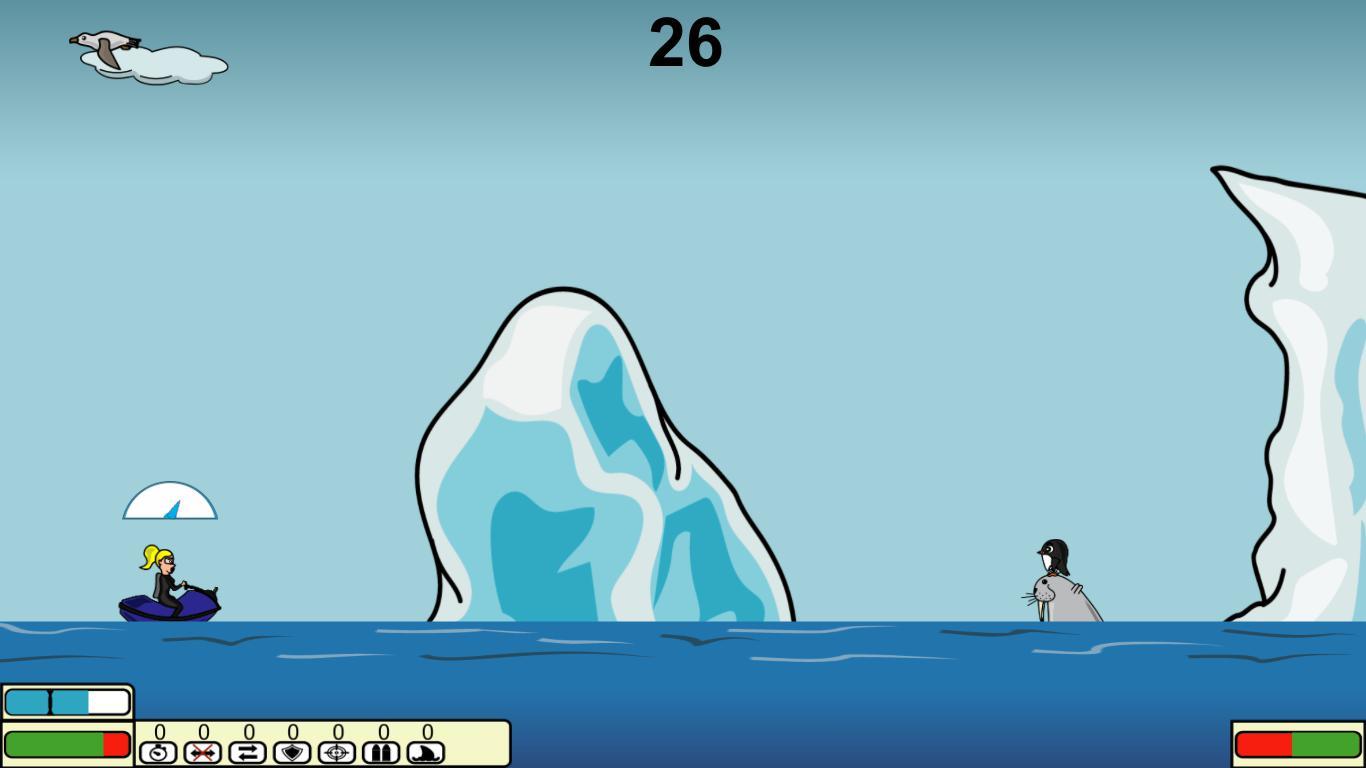Expand the boost meter panel
This screenshot has height=768, width=1366.
(x=66, y=702)
